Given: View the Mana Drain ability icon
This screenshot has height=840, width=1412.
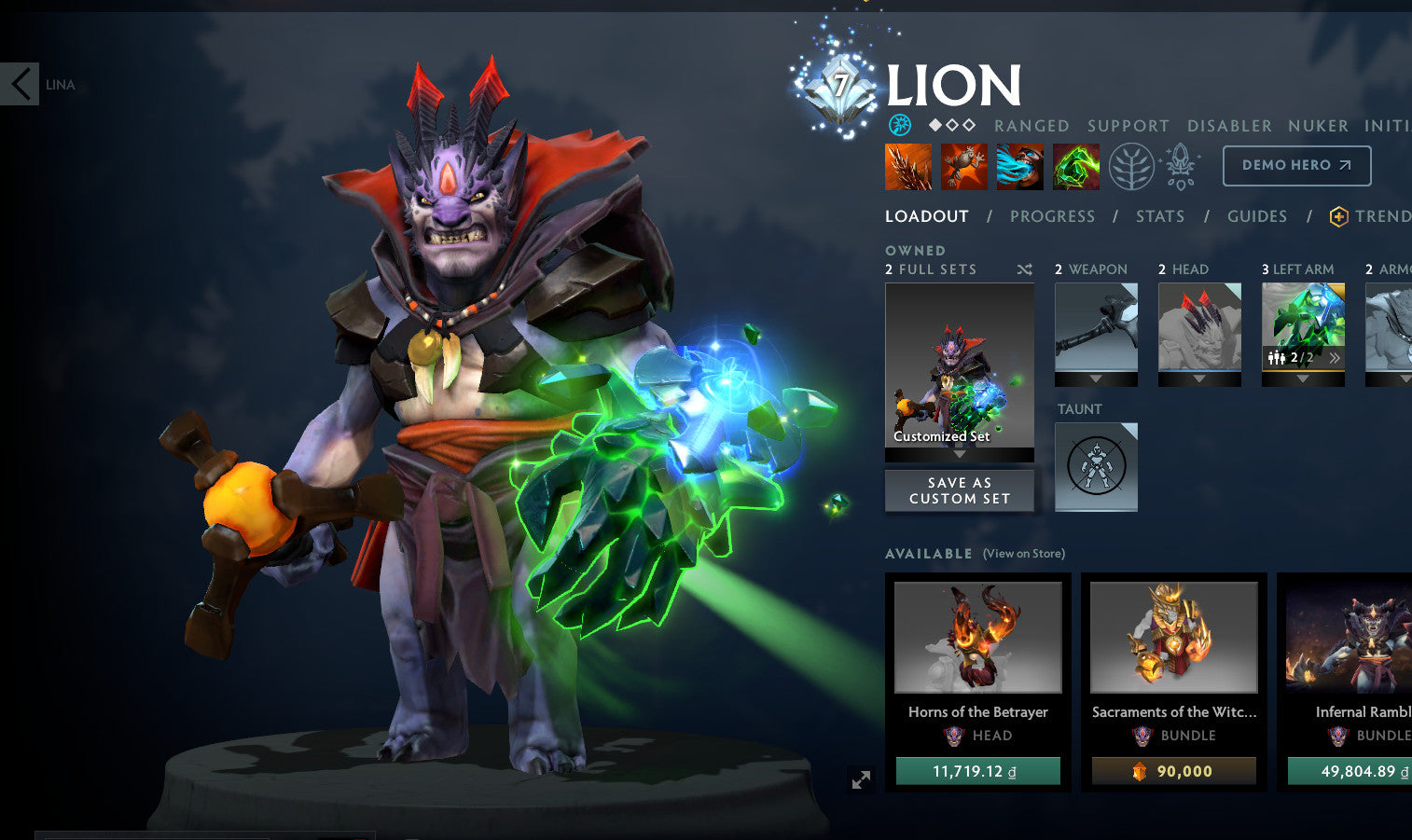Looking at the screenshot, I should (x=1019, y=166).
